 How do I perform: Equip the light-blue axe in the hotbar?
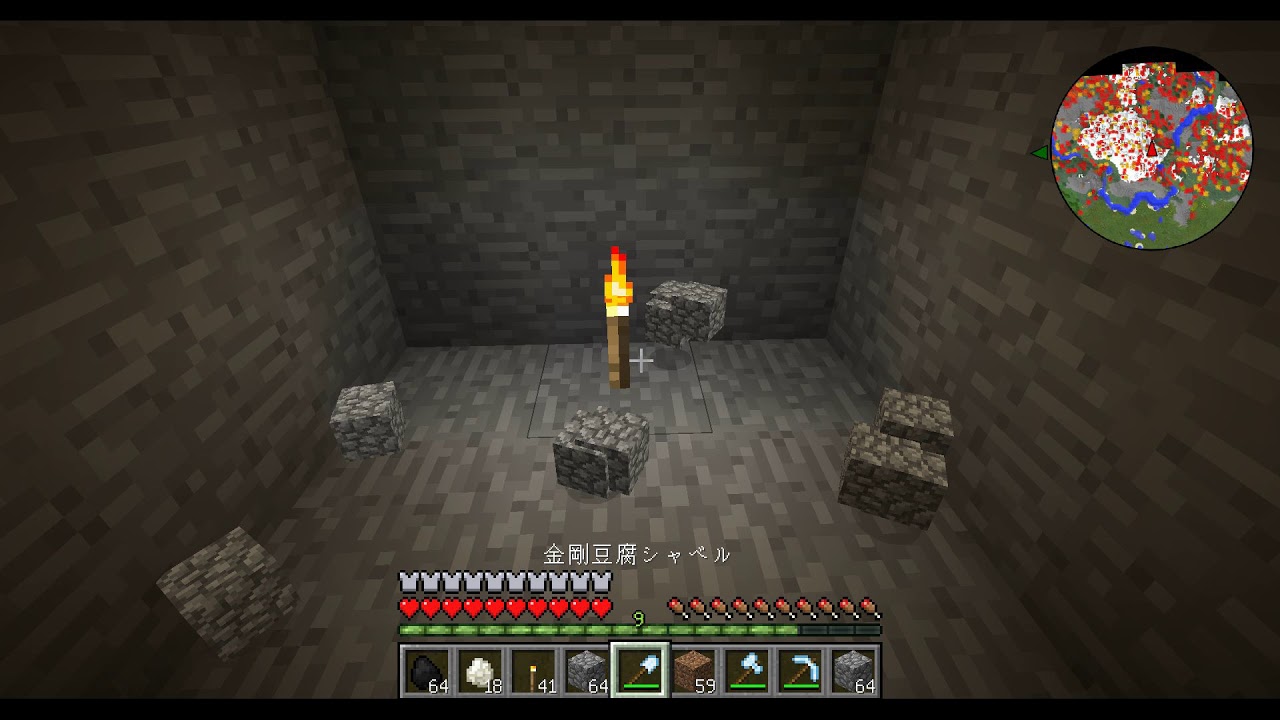pos(748,670)
